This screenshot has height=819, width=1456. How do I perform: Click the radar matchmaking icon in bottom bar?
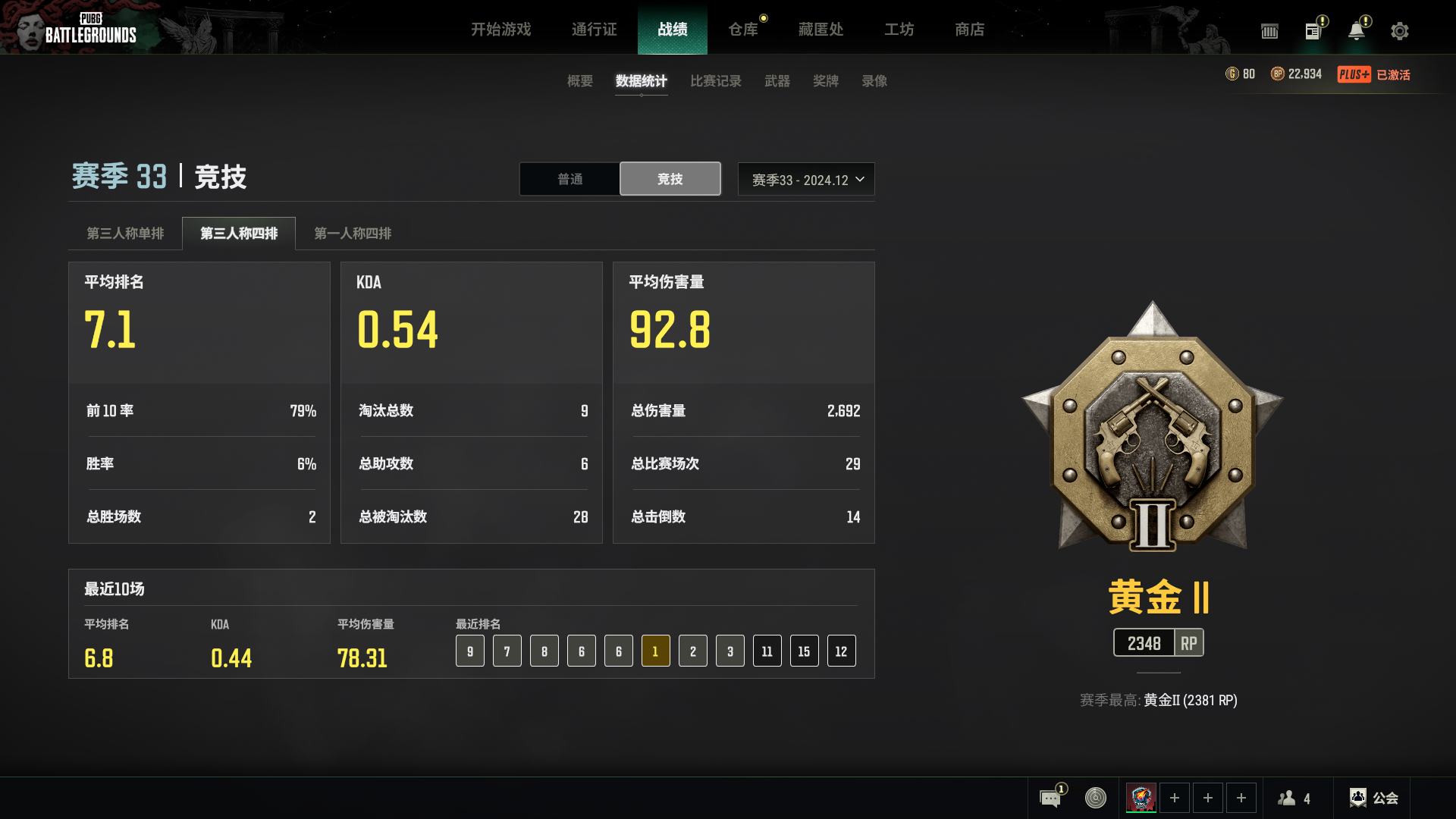click(1094, 797)
